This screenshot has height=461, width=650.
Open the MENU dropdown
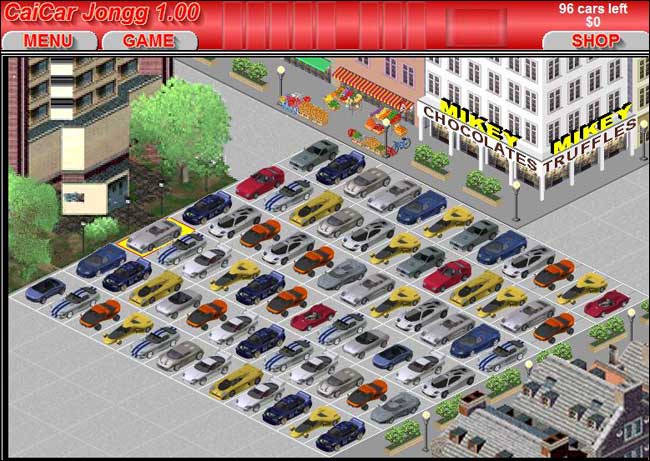[x=48, y=41]
